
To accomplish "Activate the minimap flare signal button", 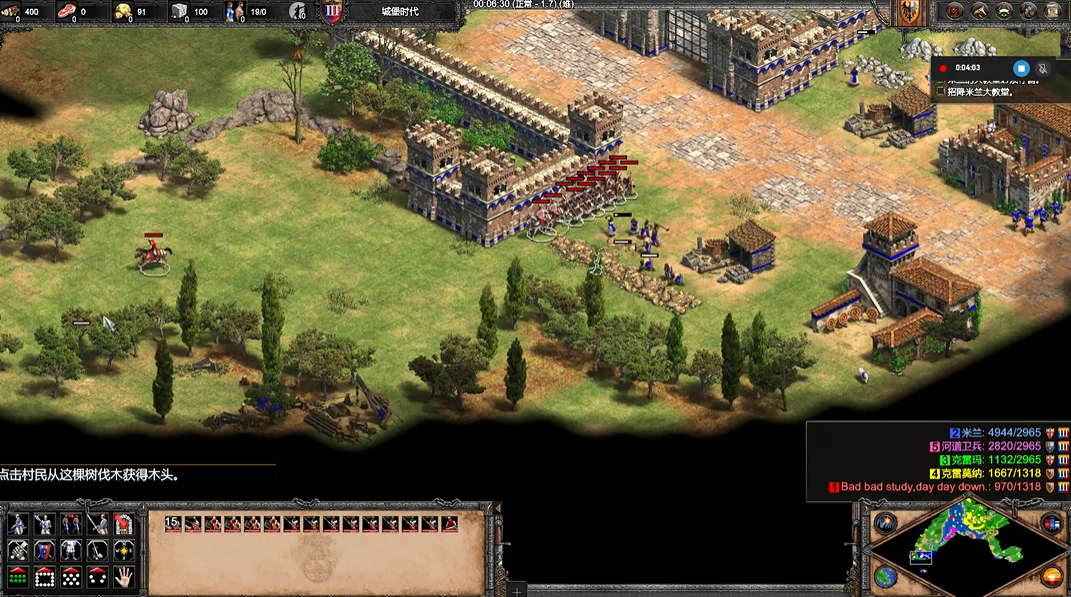I will [885, 523].
